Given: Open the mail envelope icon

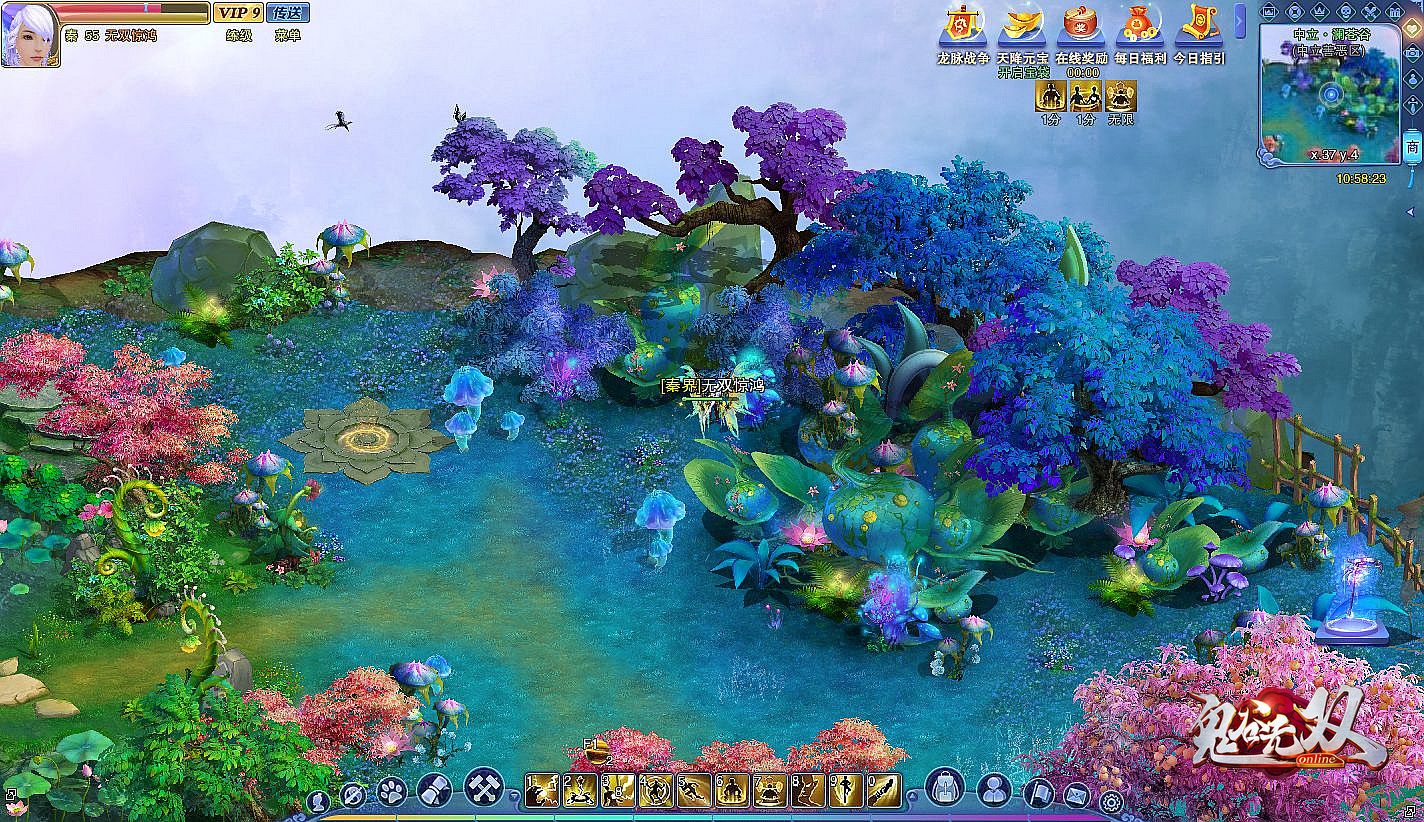Looking at the screenshot, I should click(1076, 796).
